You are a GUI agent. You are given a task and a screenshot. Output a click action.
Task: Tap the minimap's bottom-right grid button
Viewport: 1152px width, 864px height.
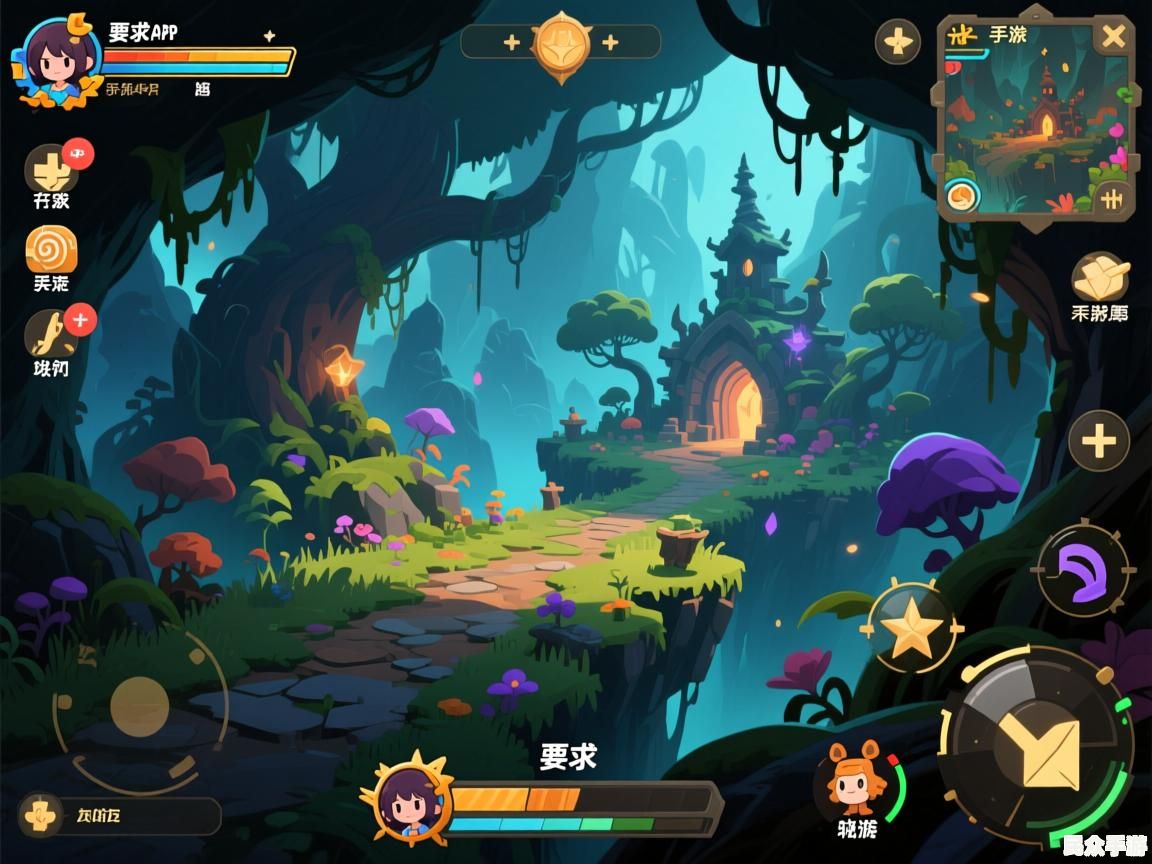(1110, 197)
